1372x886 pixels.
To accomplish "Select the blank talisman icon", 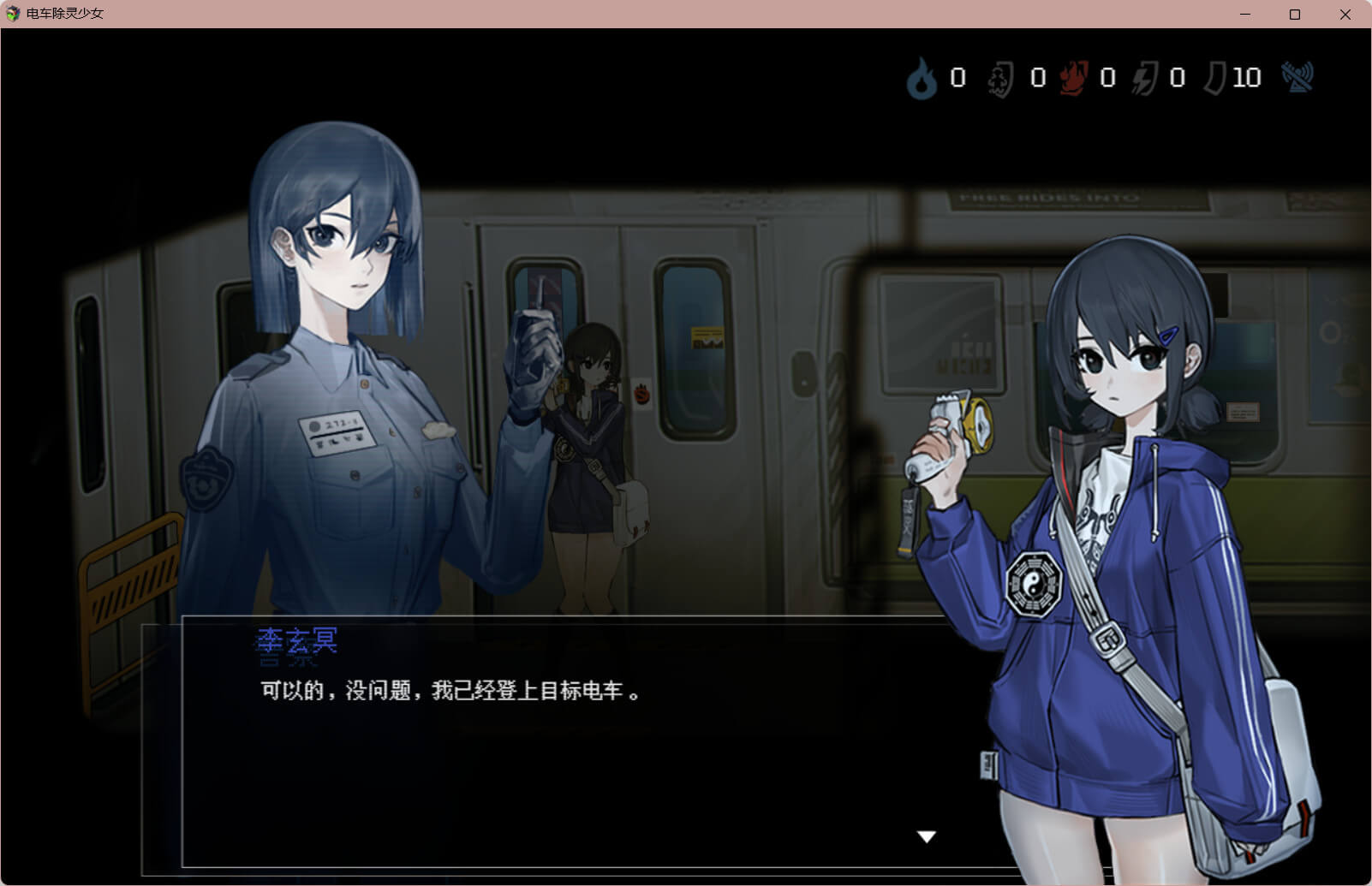I will tap(1214, 79).
